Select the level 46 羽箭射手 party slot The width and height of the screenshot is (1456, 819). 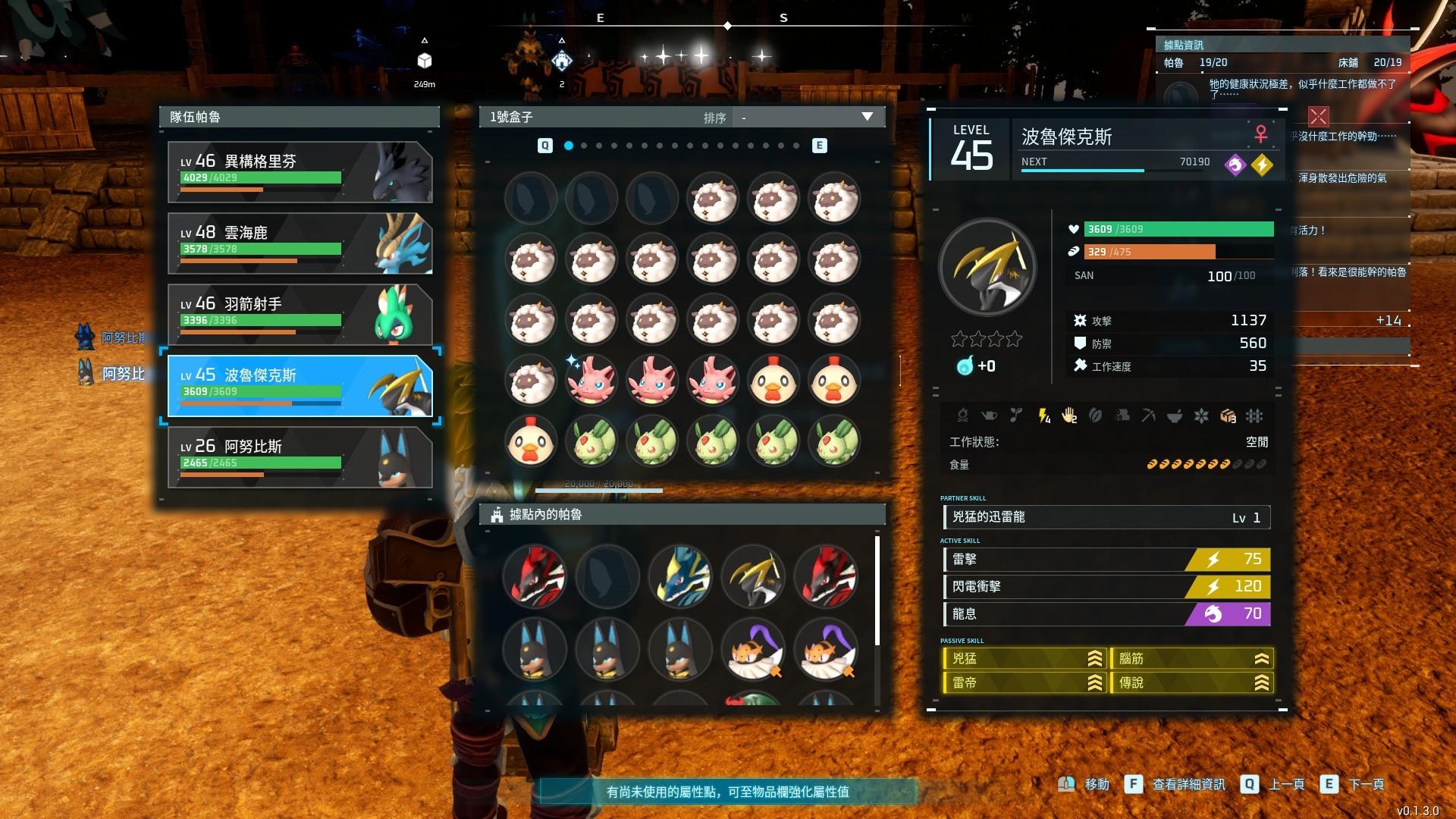click(x=300, y=314)
